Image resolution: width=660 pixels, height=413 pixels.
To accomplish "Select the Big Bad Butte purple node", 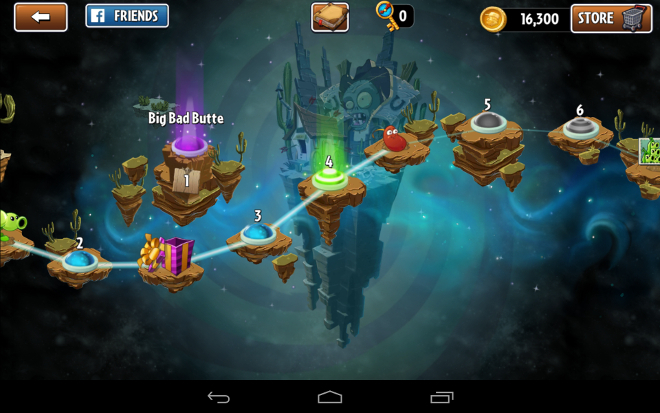I will (189, 146).
